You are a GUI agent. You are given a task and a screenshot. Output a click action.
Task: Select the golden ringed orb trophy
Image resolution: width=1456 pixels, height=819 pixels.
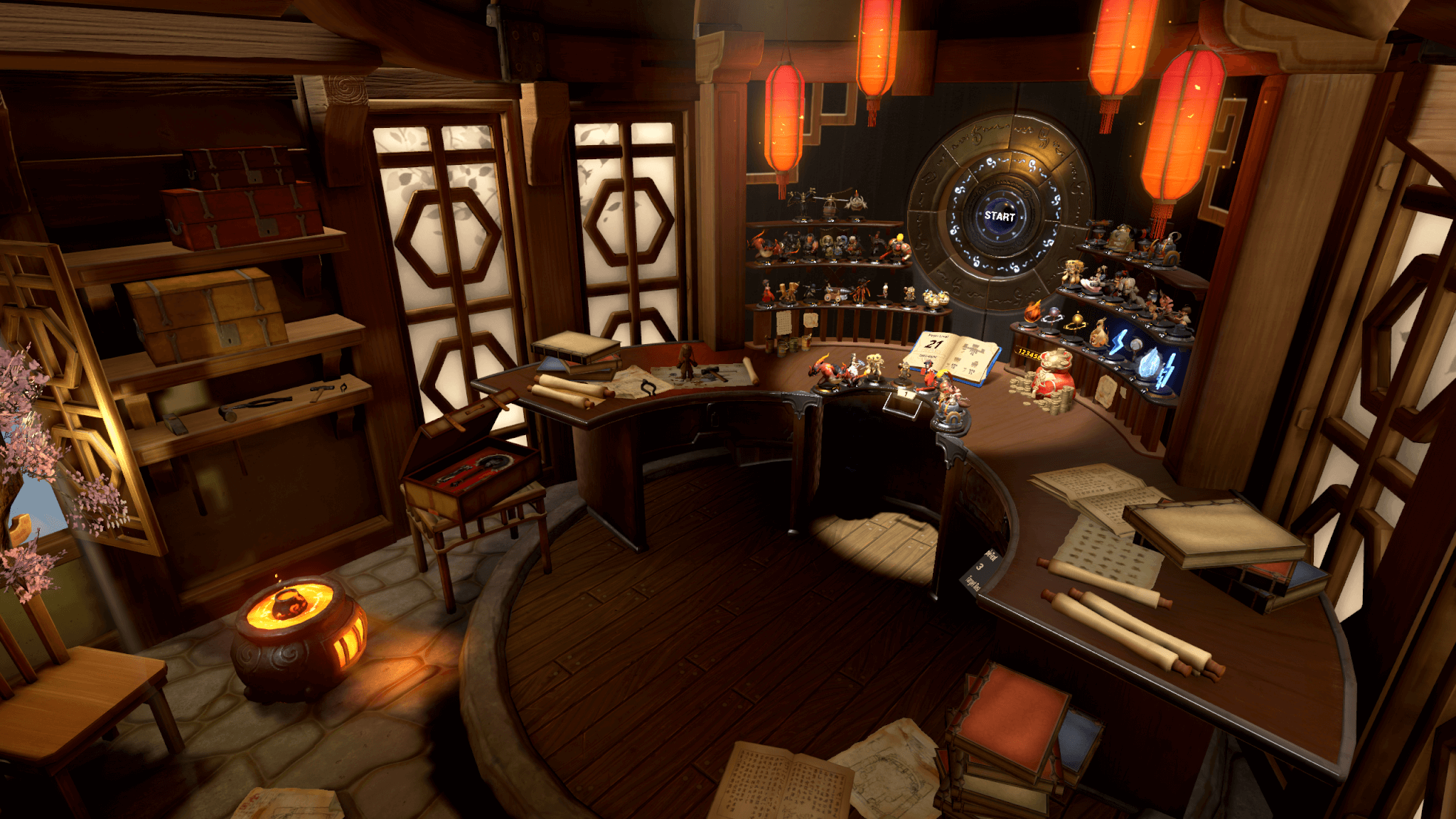pos(1077,319)
